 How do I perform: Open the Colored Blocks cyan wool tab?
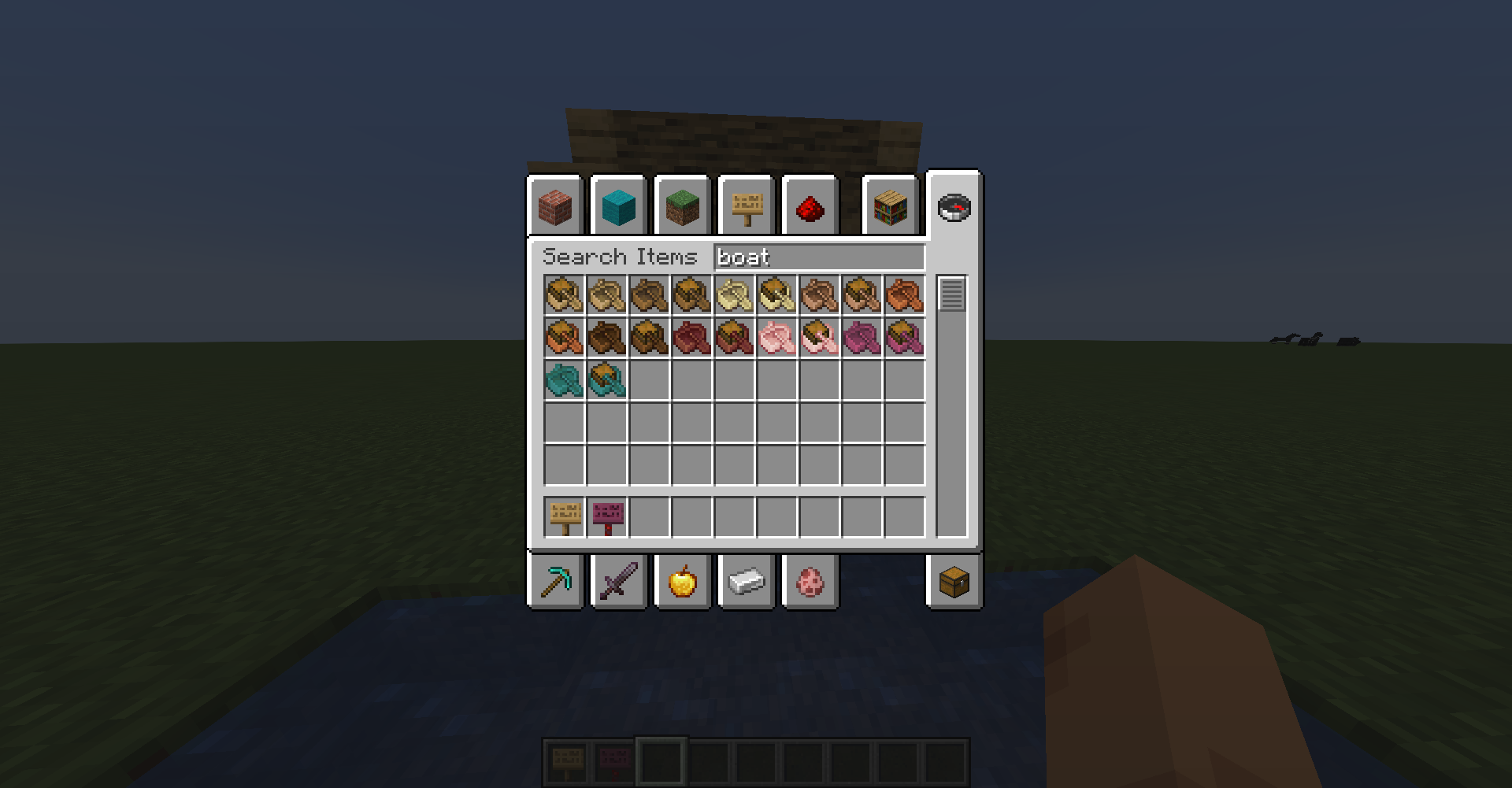point(619,206)
